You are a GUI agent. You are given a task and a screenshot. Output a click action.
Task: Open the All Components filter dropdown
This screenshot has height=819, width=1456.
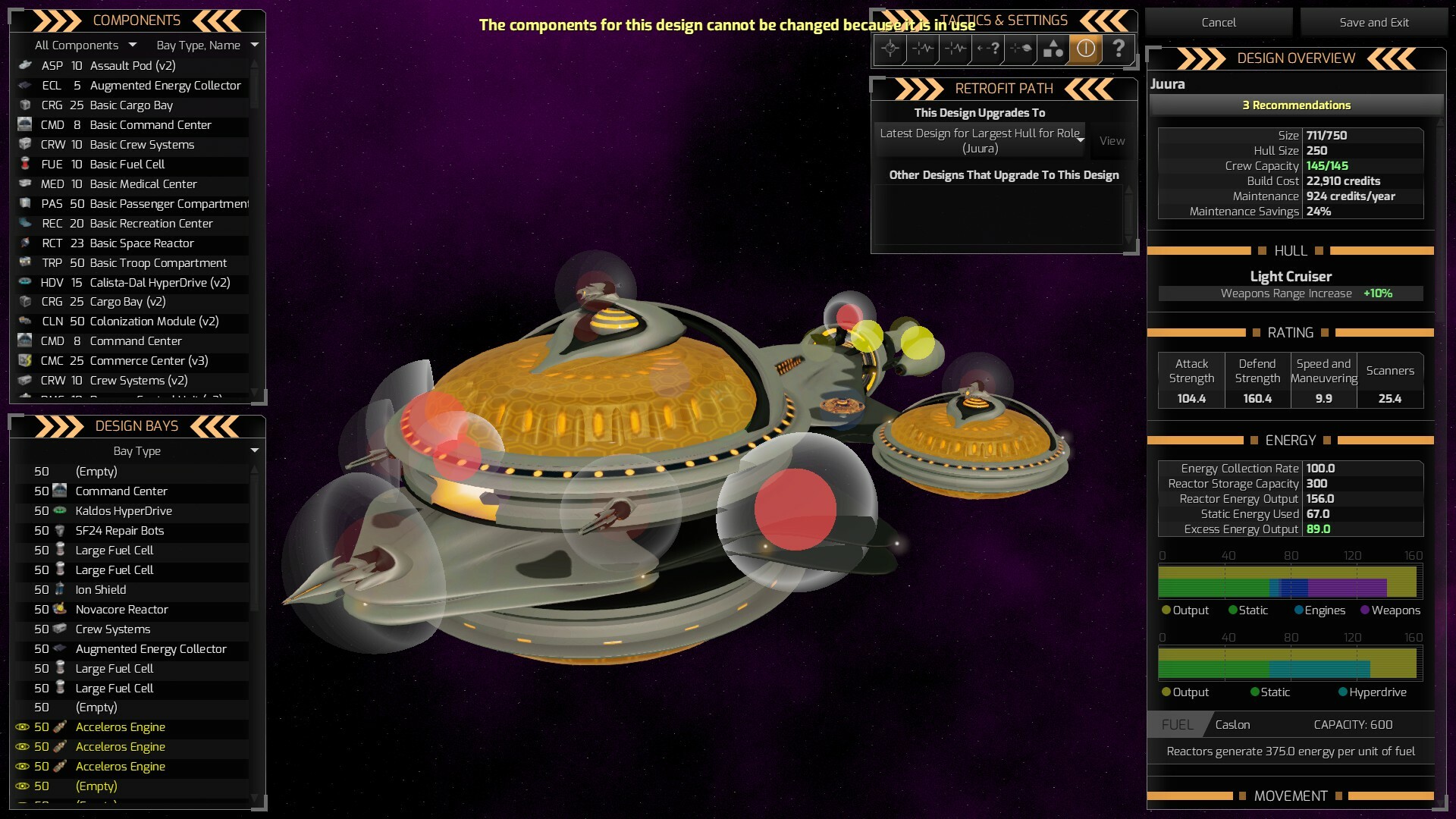pyautogui.click(x=85, y=45)
